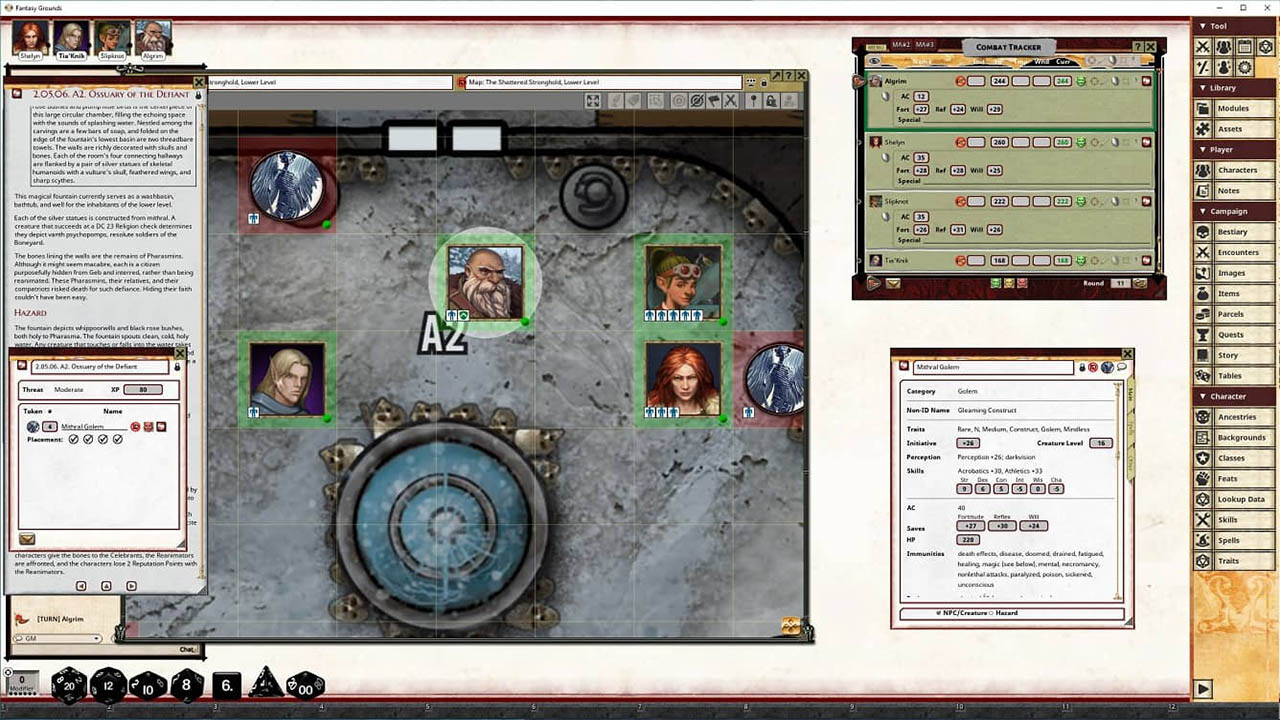Image resolution: width=1280 pixels, height=720 pixels.
Task: Open the Options gear in the Tool panel
Action: [x=1244, y=67]
